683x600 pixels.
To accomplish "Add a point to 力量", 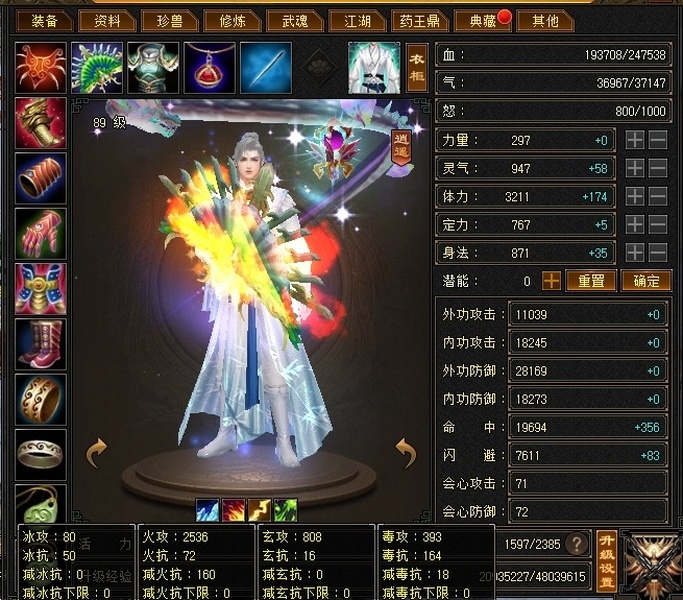I will pyautogui.click(x=635, y=141).
